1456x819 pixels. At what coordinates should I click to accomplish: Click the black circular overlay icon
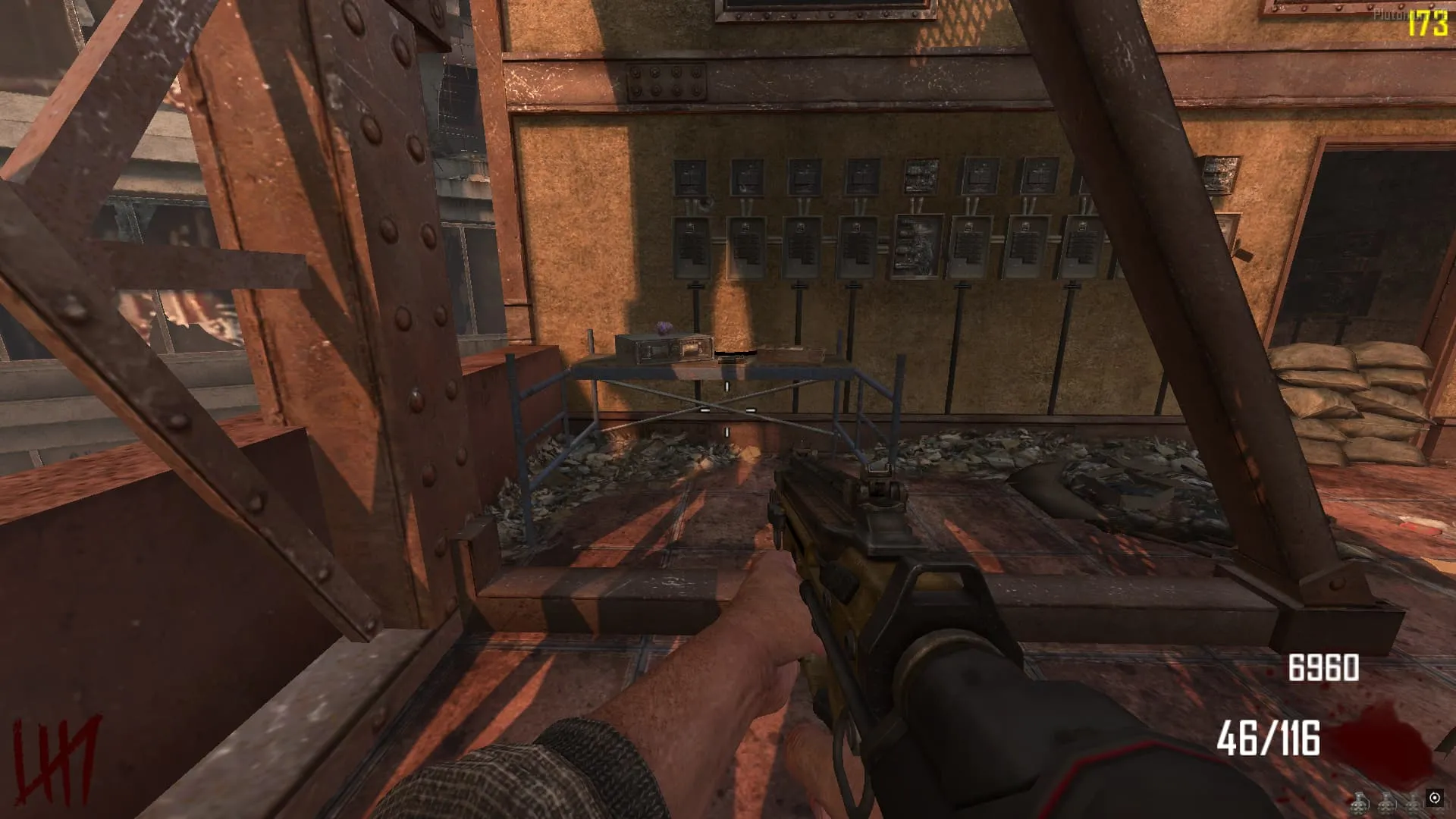point(1434,797)
